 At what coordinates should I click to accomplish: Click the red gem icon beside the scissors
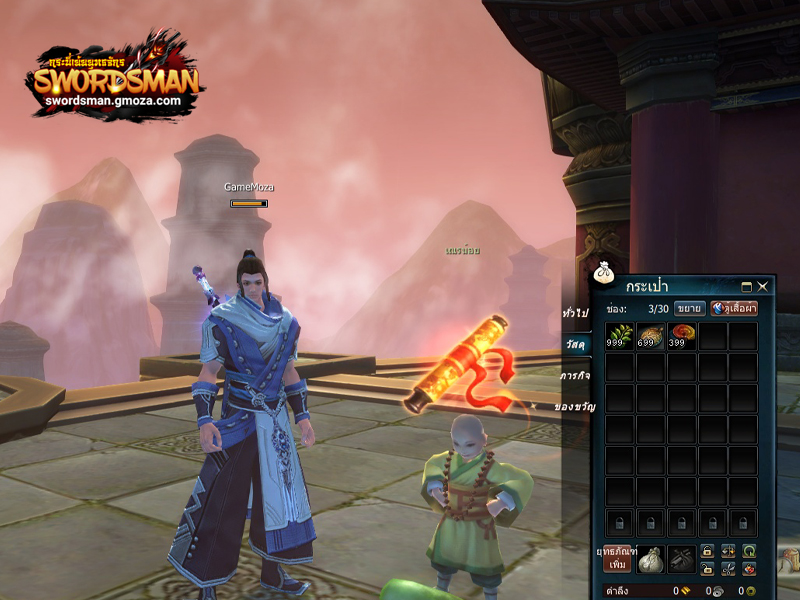749,568
